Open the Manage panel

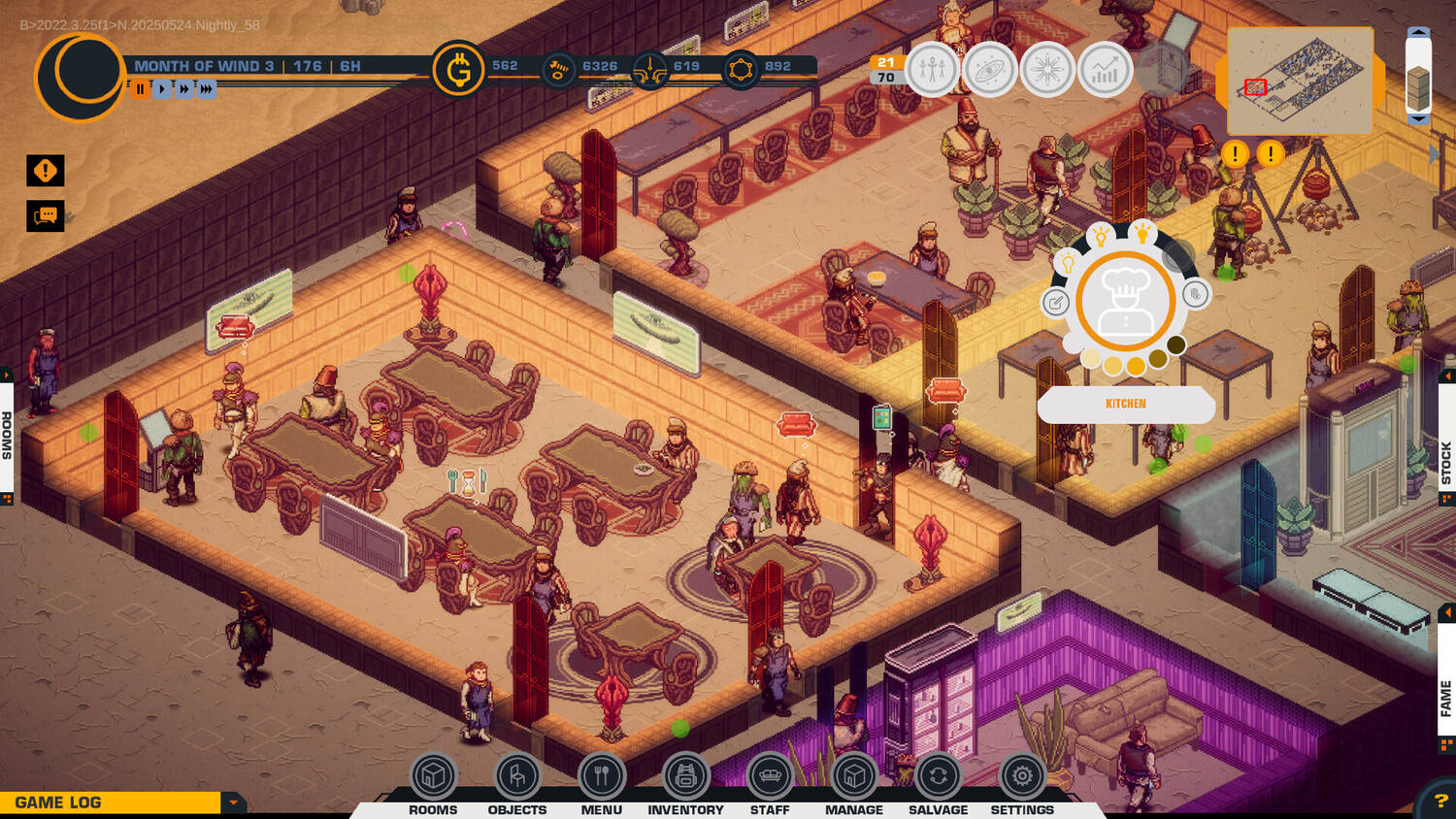tap(854, 776)
